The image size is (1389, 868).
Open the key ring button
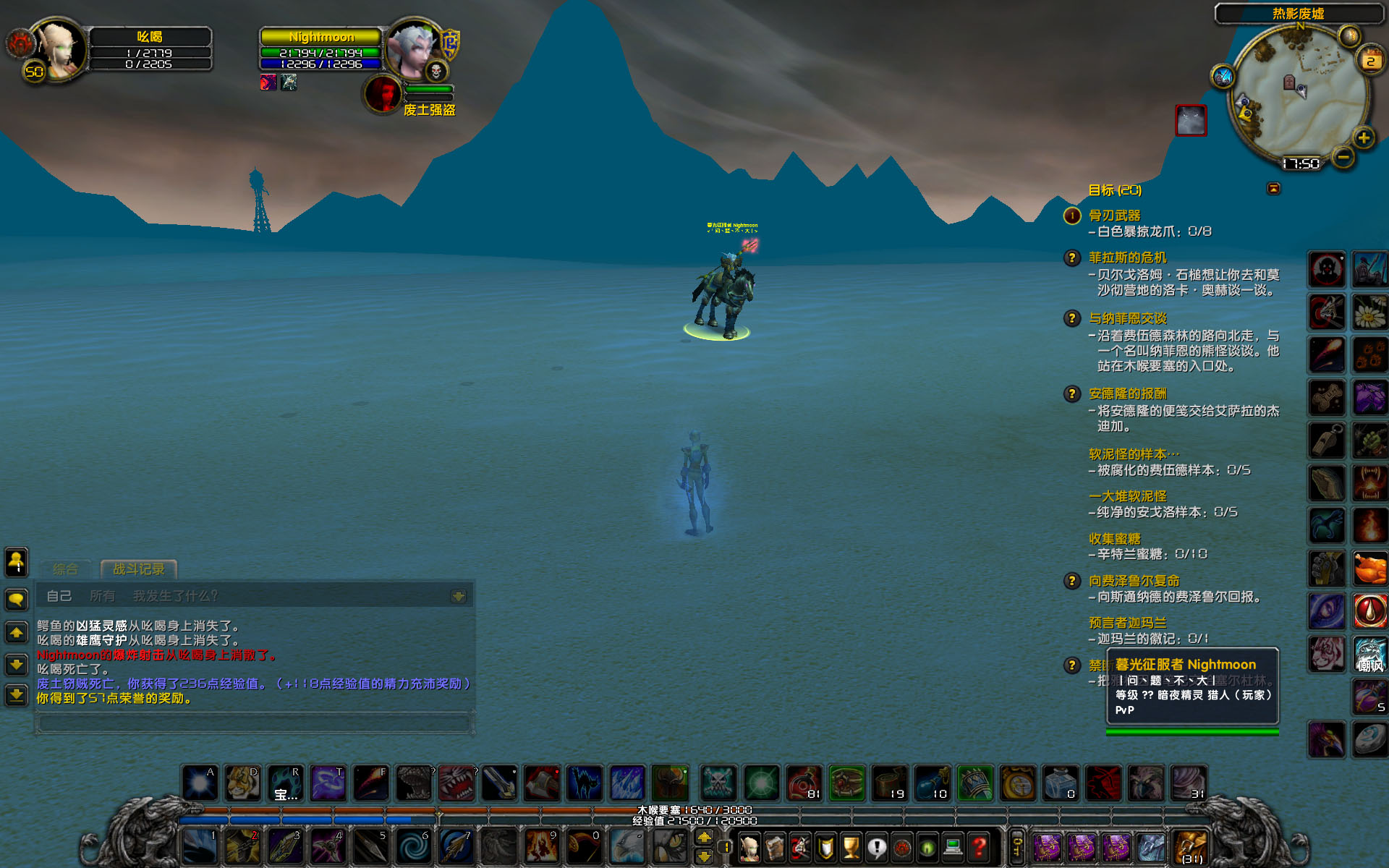[1017, 846]
